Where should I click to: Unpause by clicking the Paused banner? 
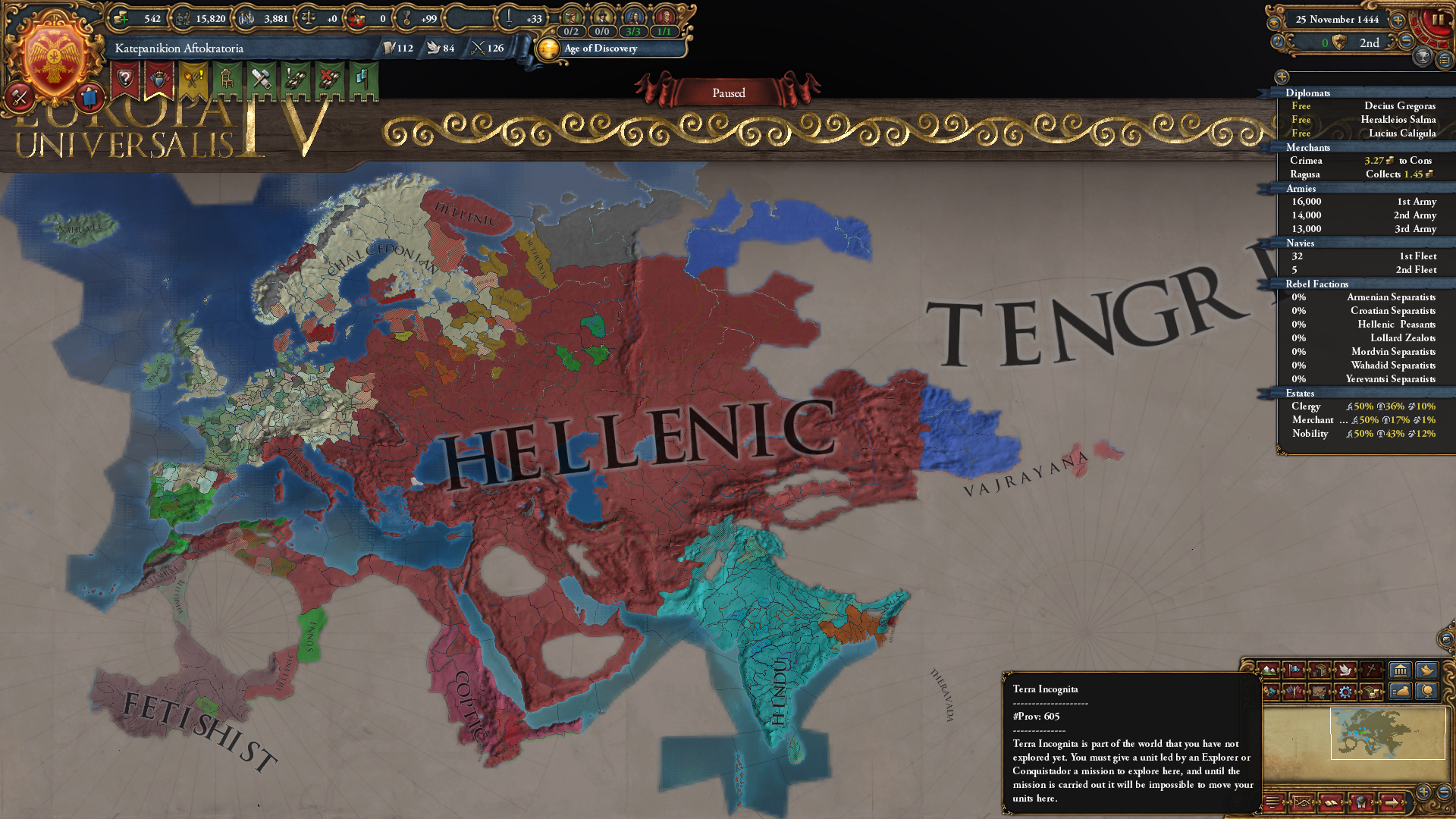728,93
